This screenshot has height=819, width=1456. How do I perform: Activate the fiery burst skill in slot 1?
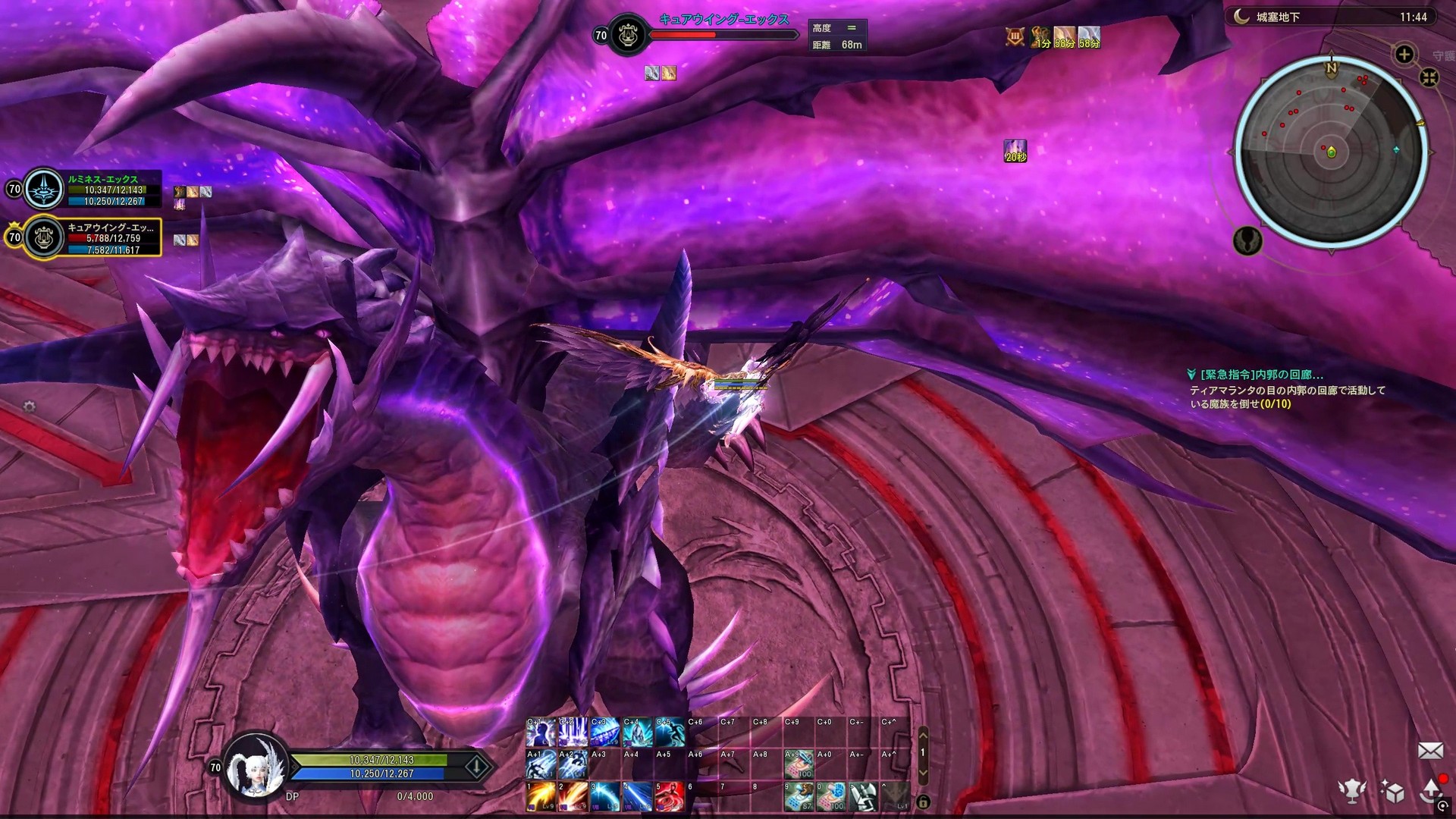coord(541,797)
